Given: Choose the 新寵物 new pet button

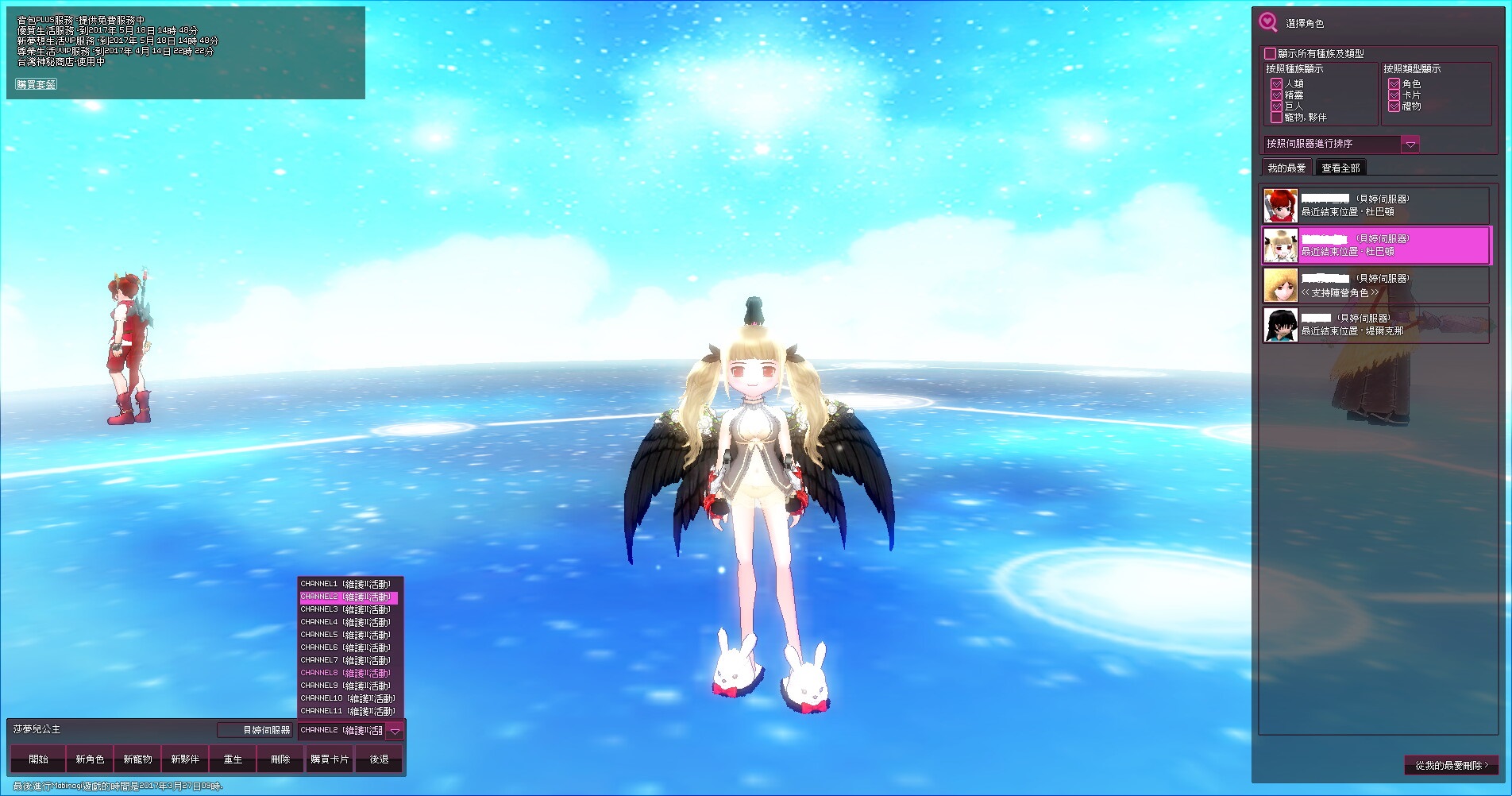Looking at the screenshot, I should pos(137,759).
